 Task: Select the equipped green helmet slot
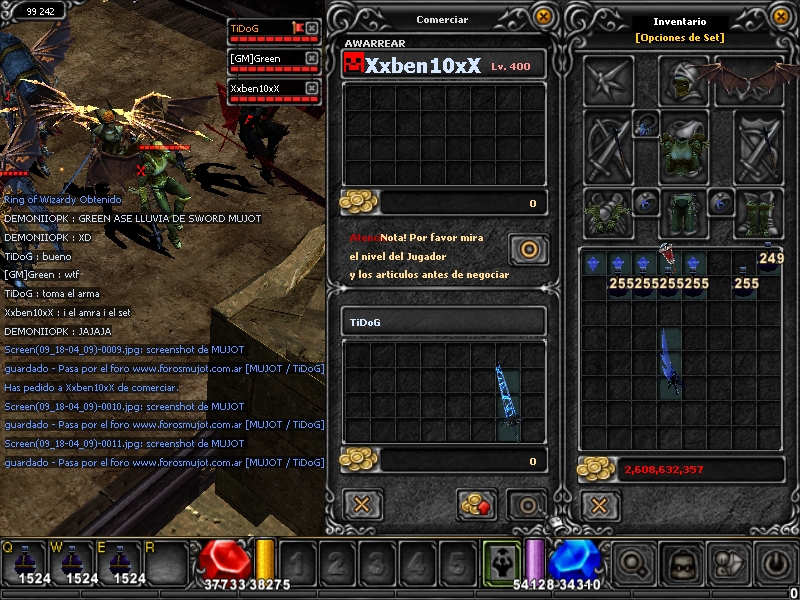tap(684, 78)
